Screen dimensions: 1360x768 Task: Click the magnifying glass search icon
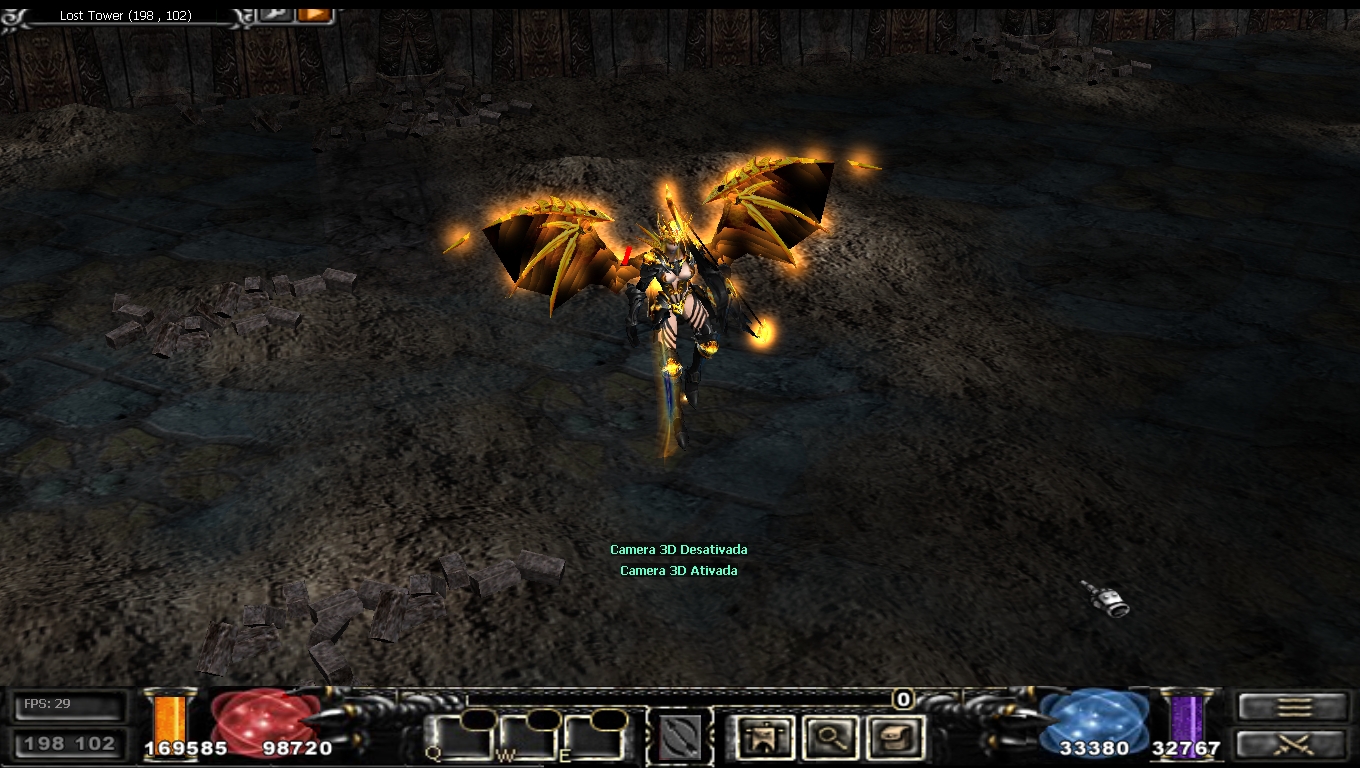[x=830, y=738]
